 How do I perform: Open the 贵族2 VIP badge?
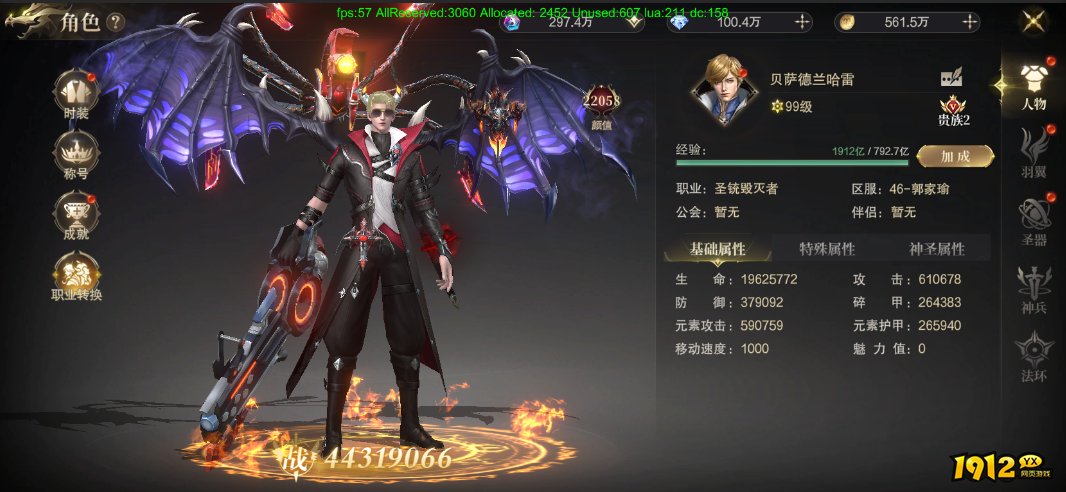tap(954, 110)
